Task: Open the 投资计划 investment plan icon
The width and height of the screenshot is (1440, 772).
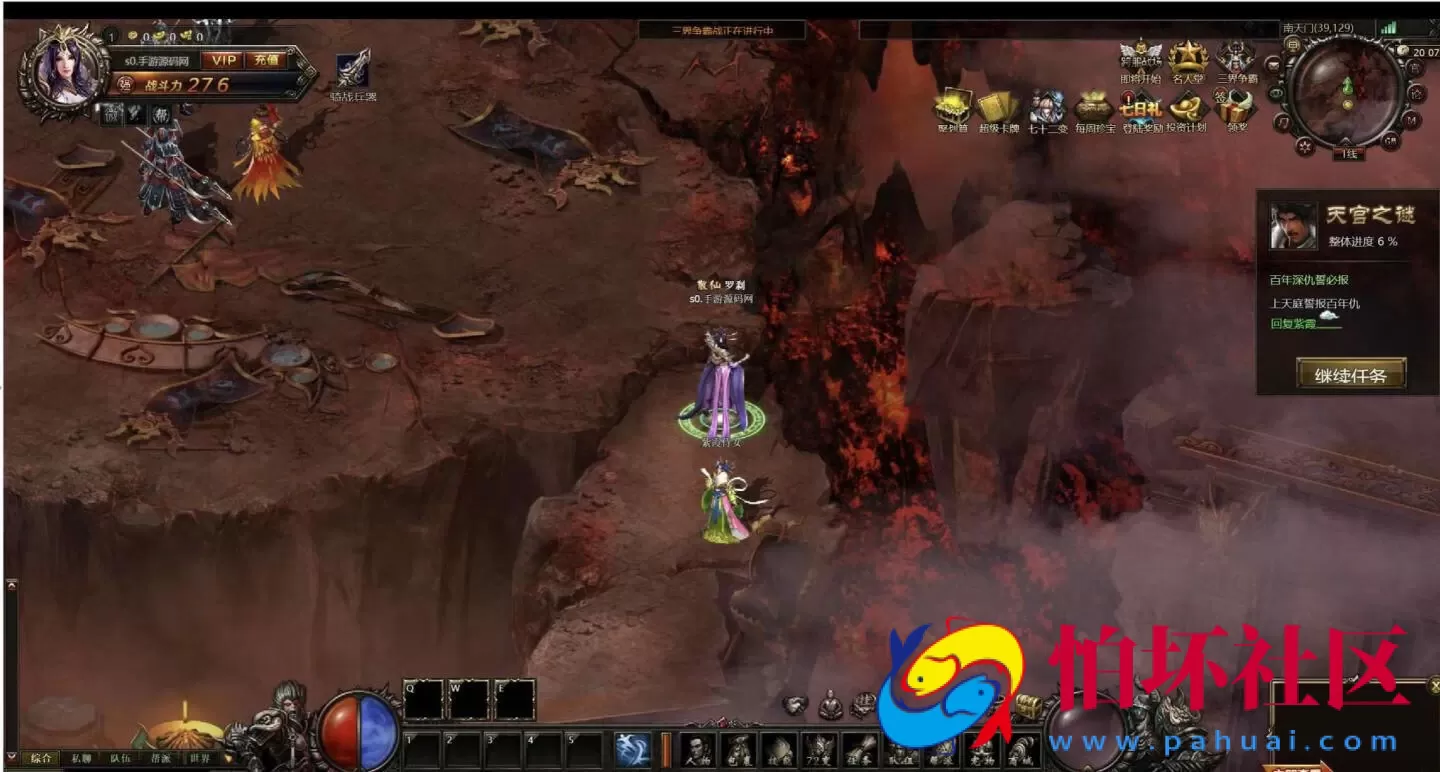Action: pyautogui.click(x=1187, y=108)
